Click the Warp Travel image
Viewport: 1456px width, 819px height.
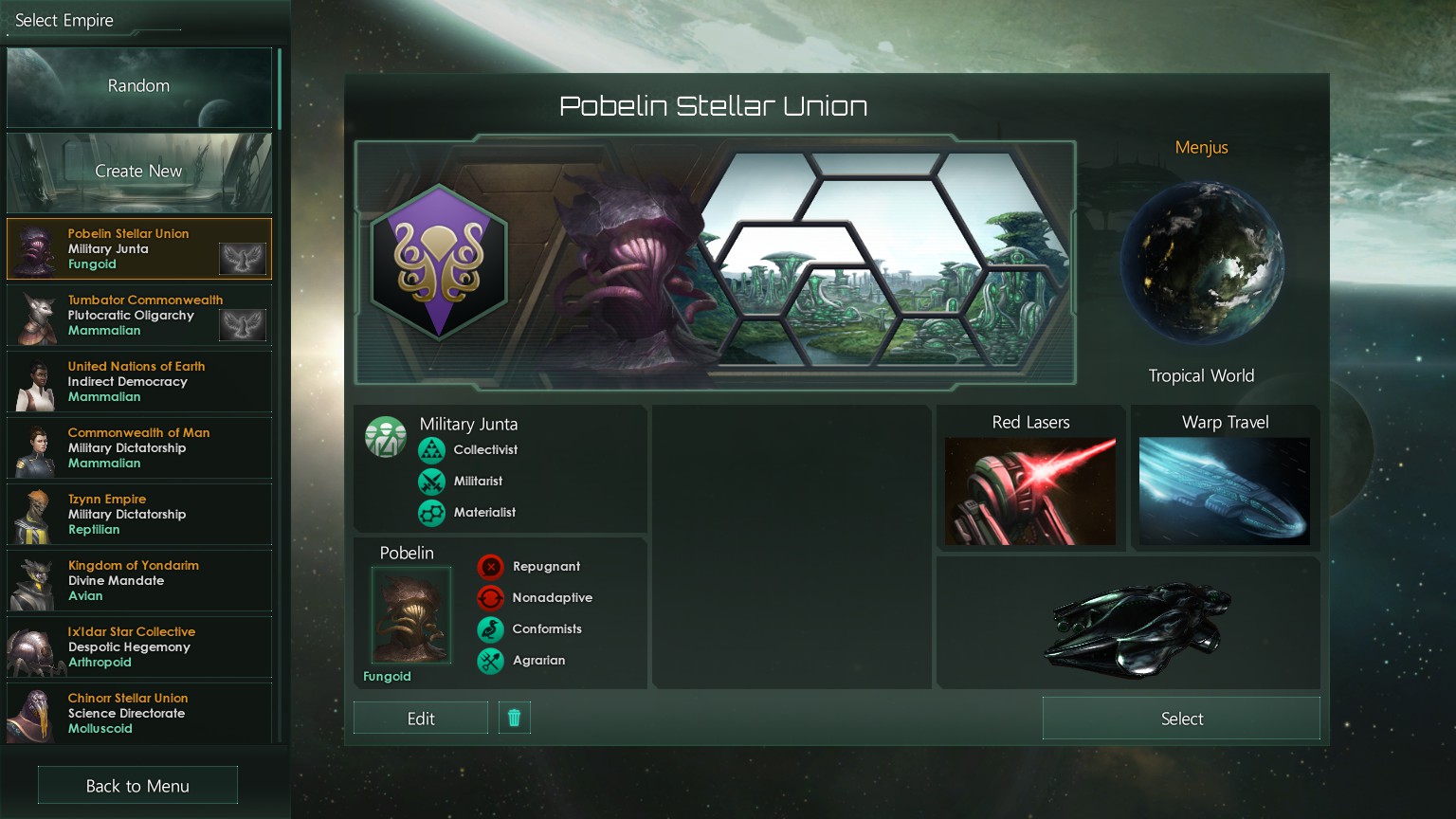1224,491
